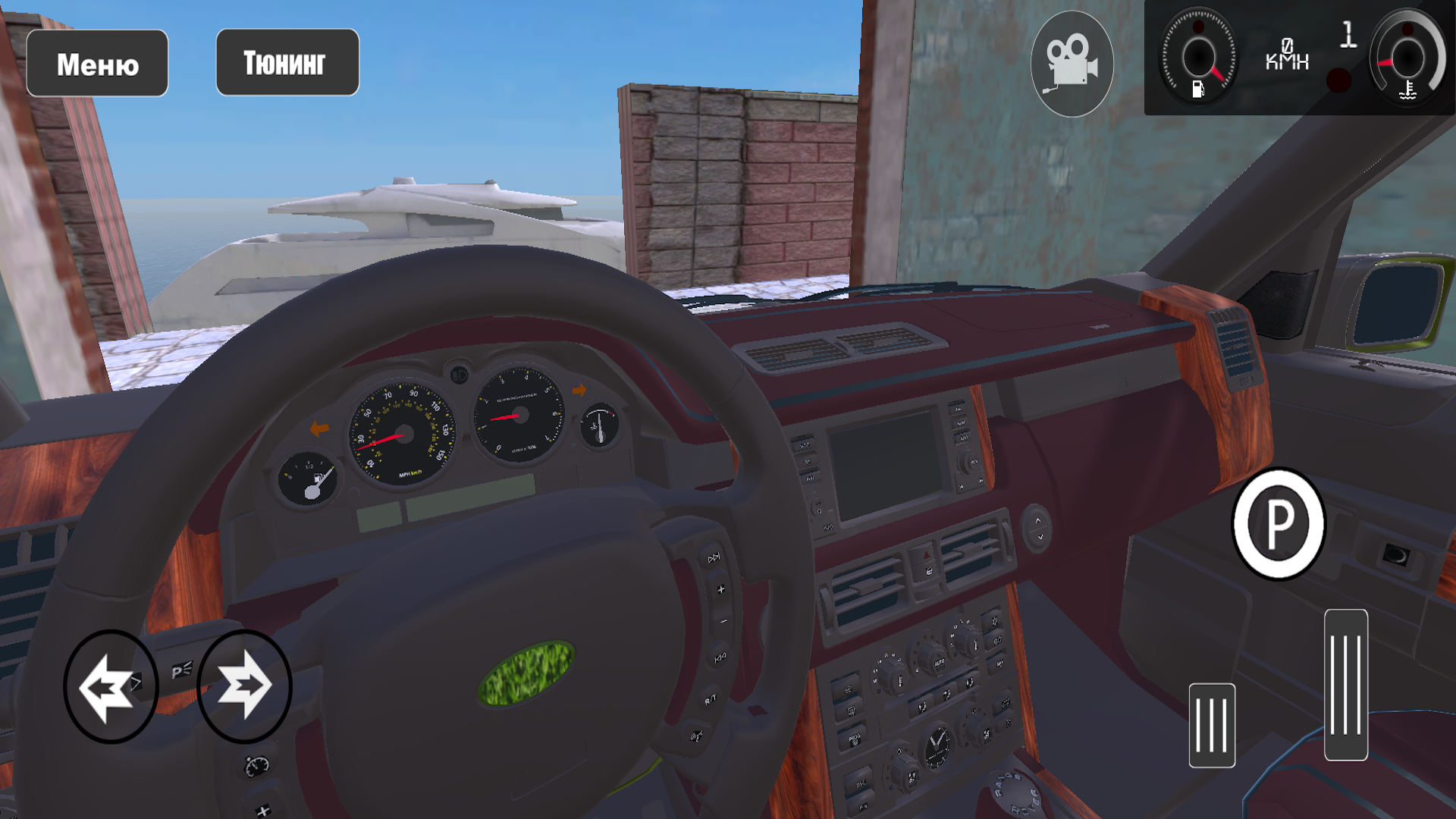Select the camera view switch icon
This screenshot has width=1456, height=819.
click(1072, 62)
